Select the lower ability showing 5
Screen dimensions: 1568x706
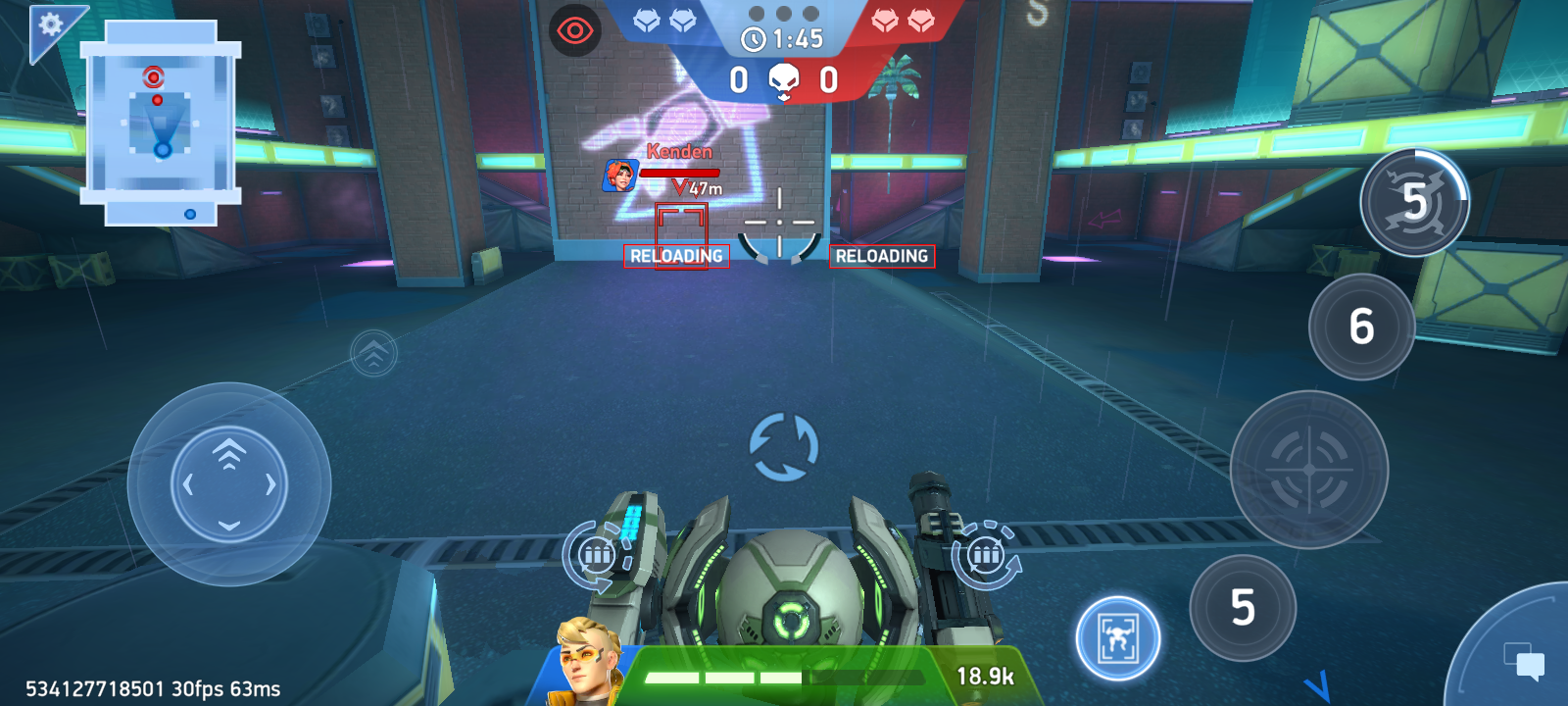pyautogui.click(x=1243, y=608)
